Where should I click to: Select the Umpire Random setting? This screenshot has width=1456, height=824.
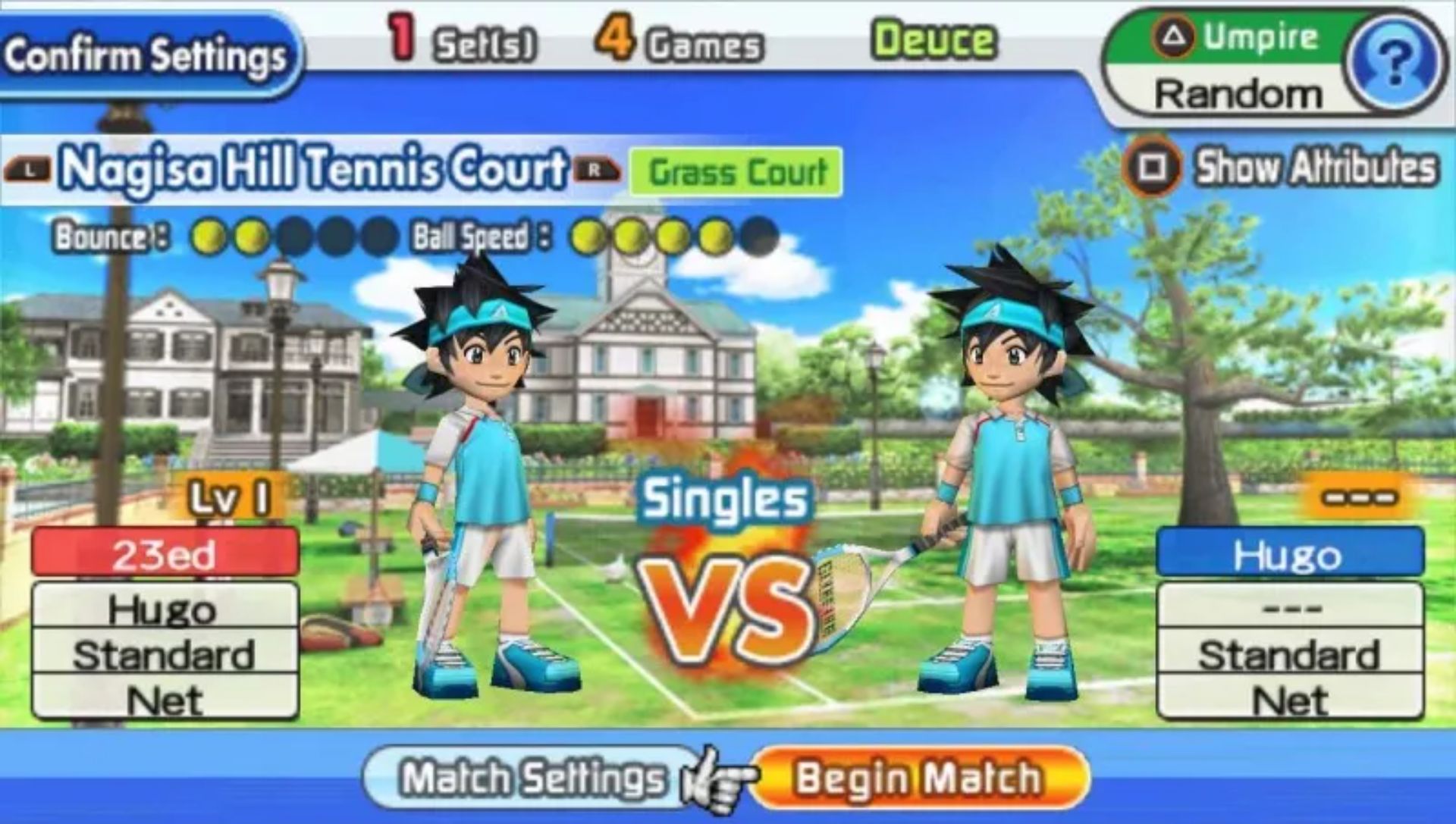[x=1236, y=93]
